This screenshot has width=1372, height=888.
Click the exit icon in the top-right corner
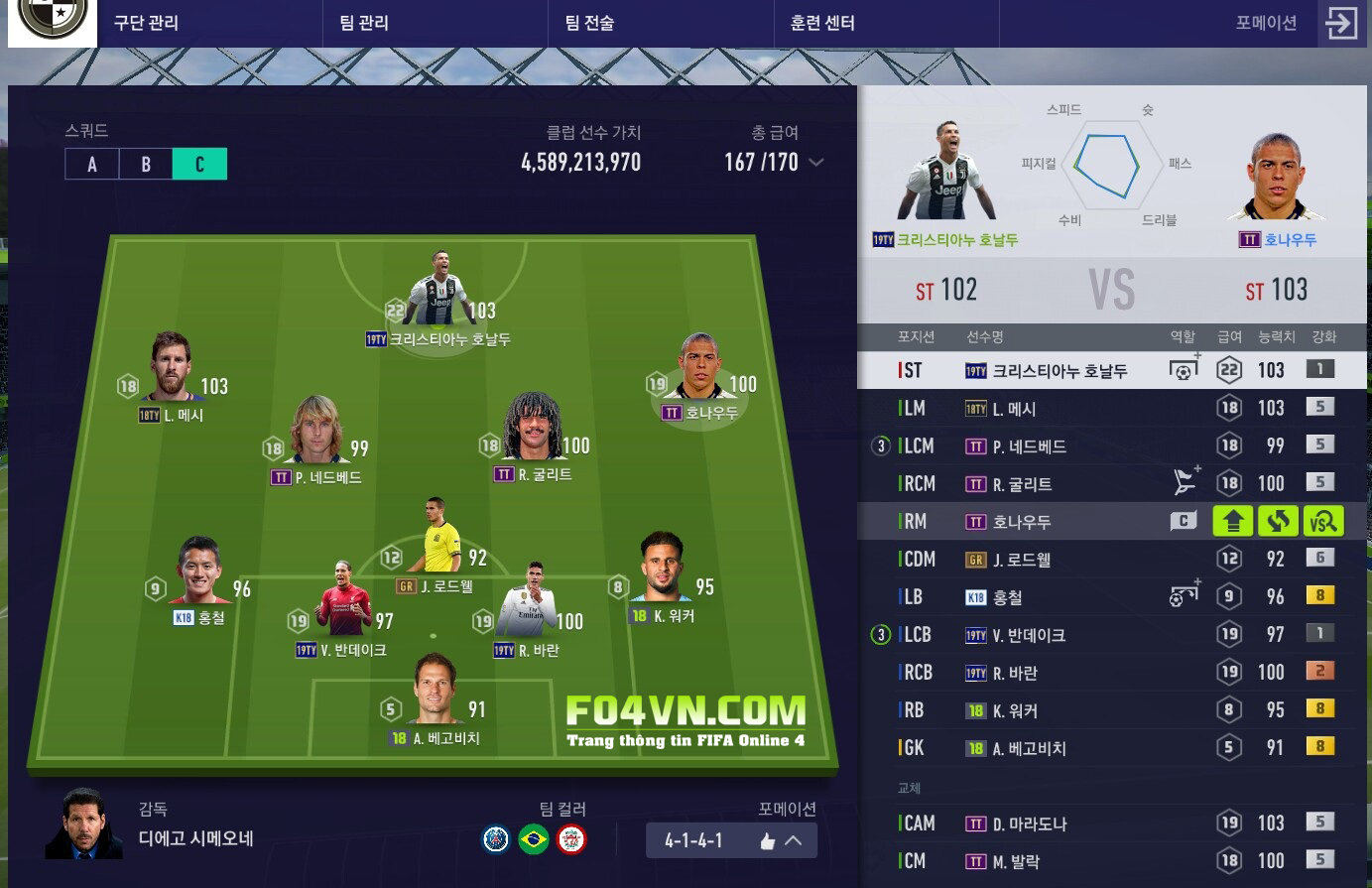click(x=1341, y=23)
